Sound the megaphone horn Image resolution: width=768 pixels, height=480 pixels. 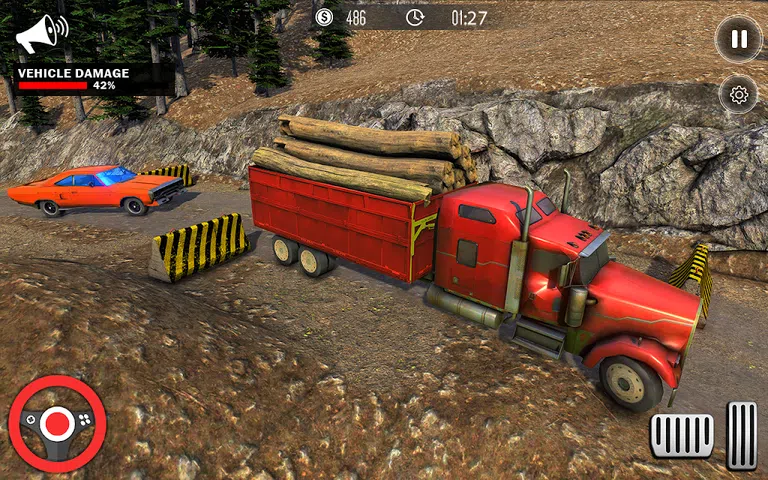(x=41, y=35)
